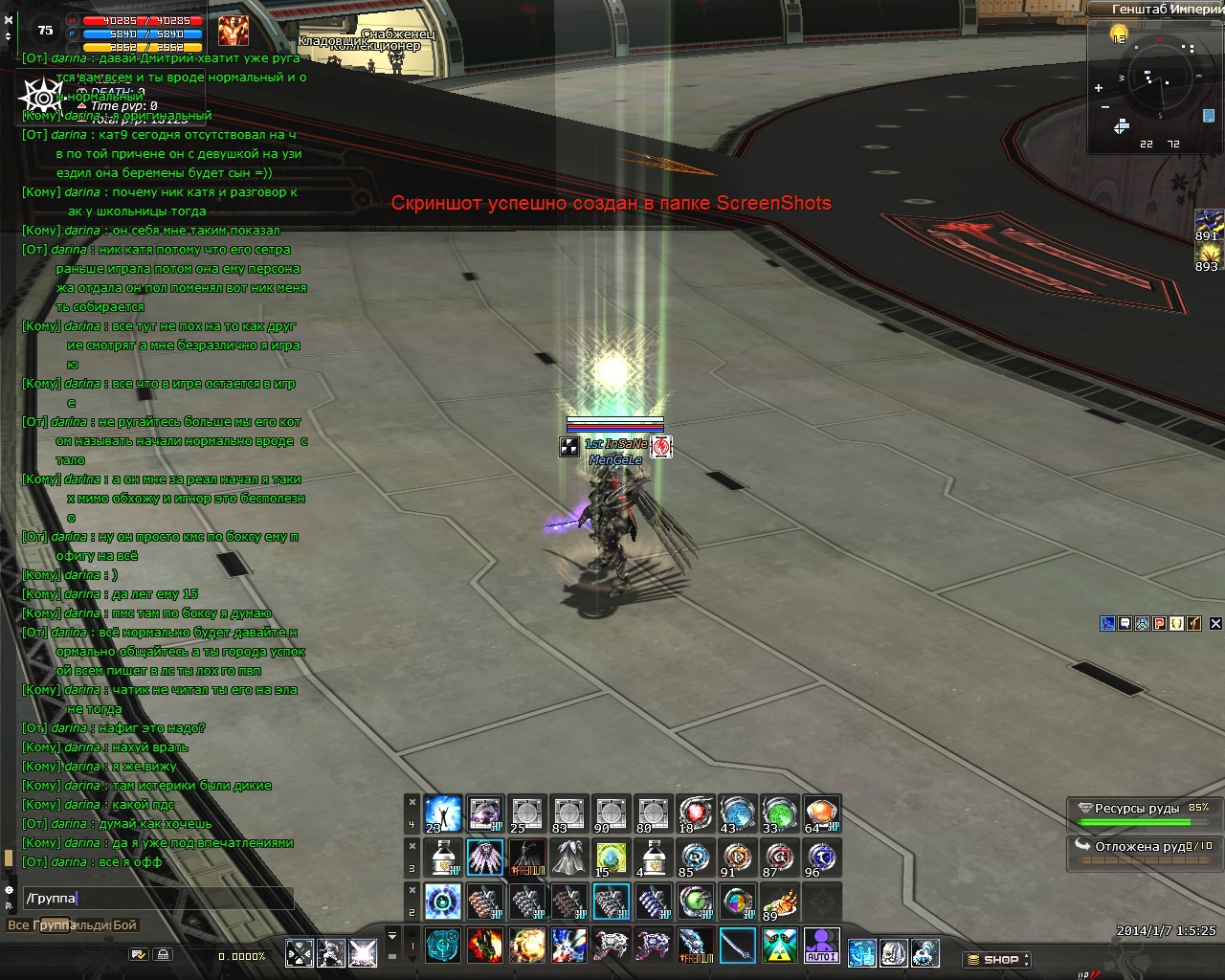This screenshot has width=1225, height=980.
Task: Switch to the Бой chat tab
Action: coord(125,925)
